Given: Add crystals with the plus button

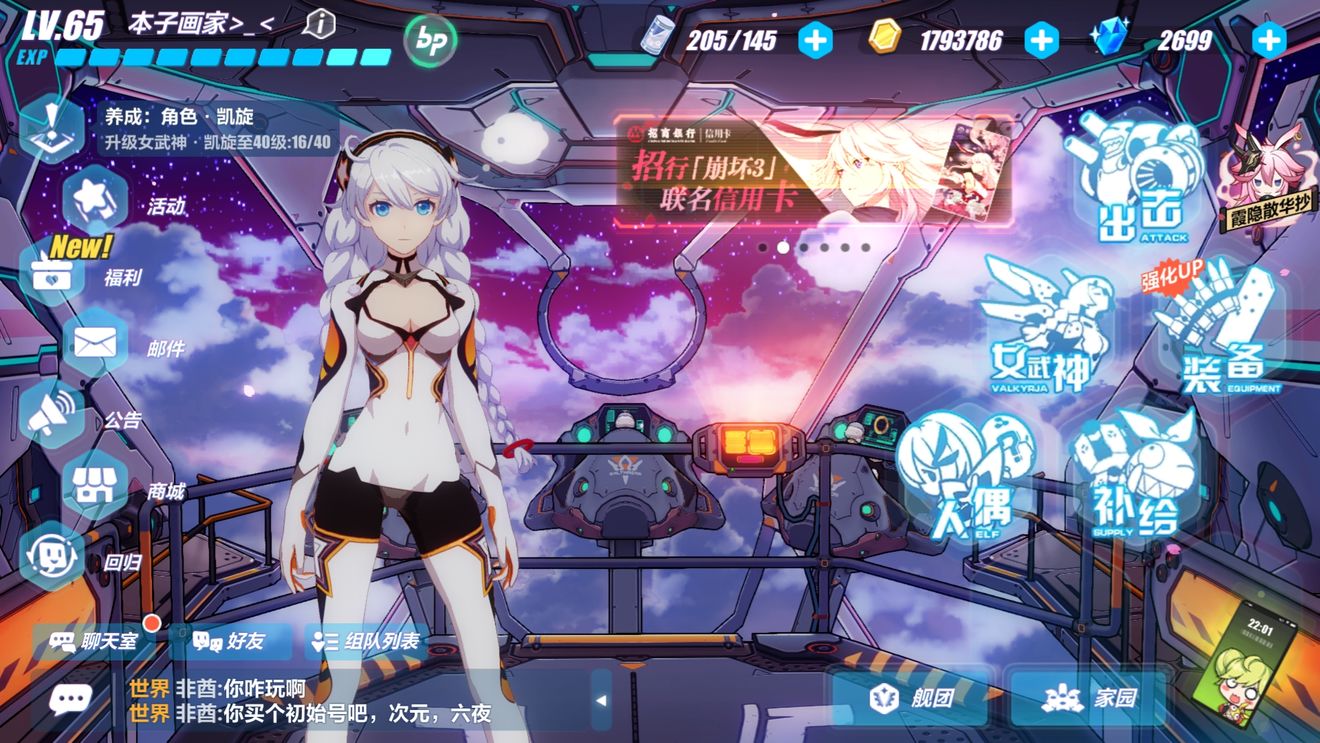Looking at the screenshot, I should pos(1269,40).
